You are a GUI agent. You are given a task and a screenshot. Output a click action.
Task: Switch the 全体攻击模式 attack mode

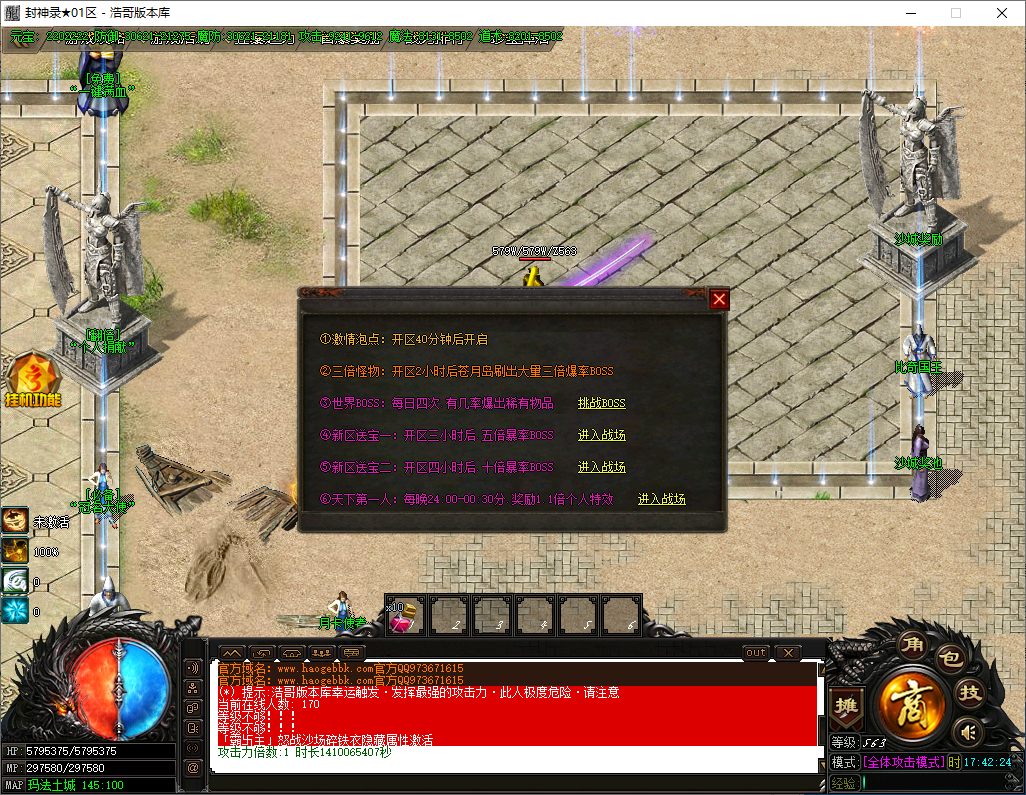[903, 762]
